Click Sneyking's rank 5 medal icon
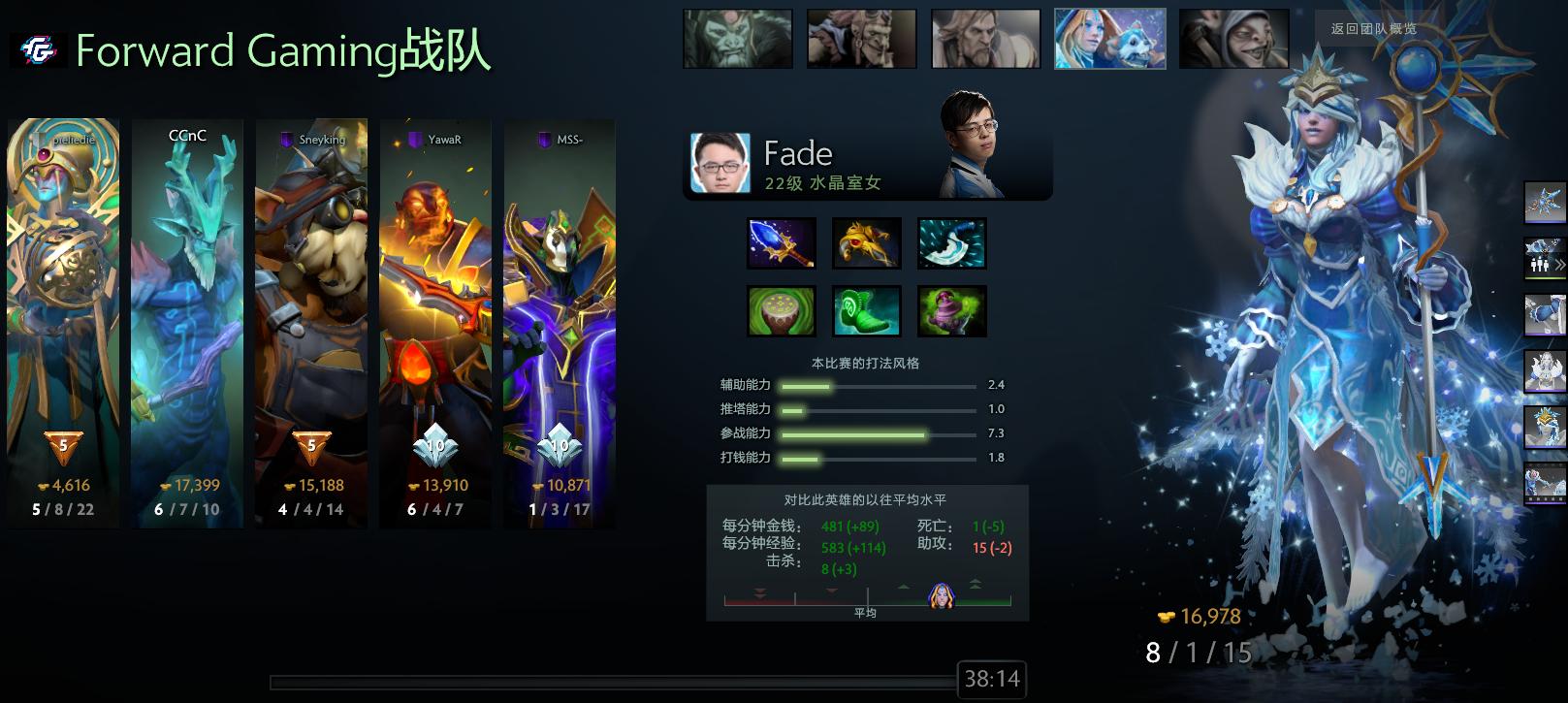 310,445
